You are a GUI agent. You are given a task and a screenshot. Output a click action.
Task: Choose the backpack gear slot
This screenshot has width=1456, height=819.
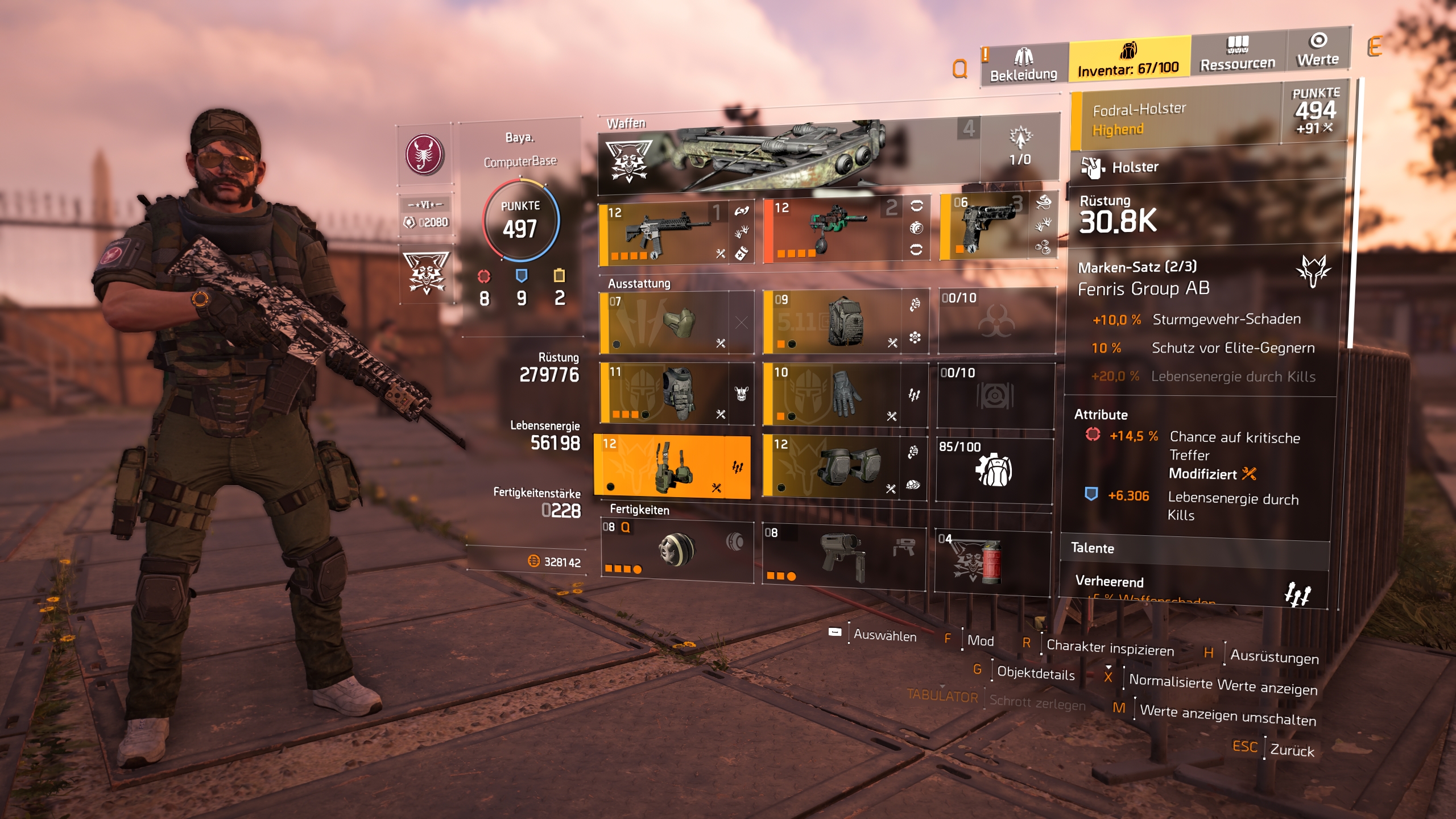pos(832,321)
